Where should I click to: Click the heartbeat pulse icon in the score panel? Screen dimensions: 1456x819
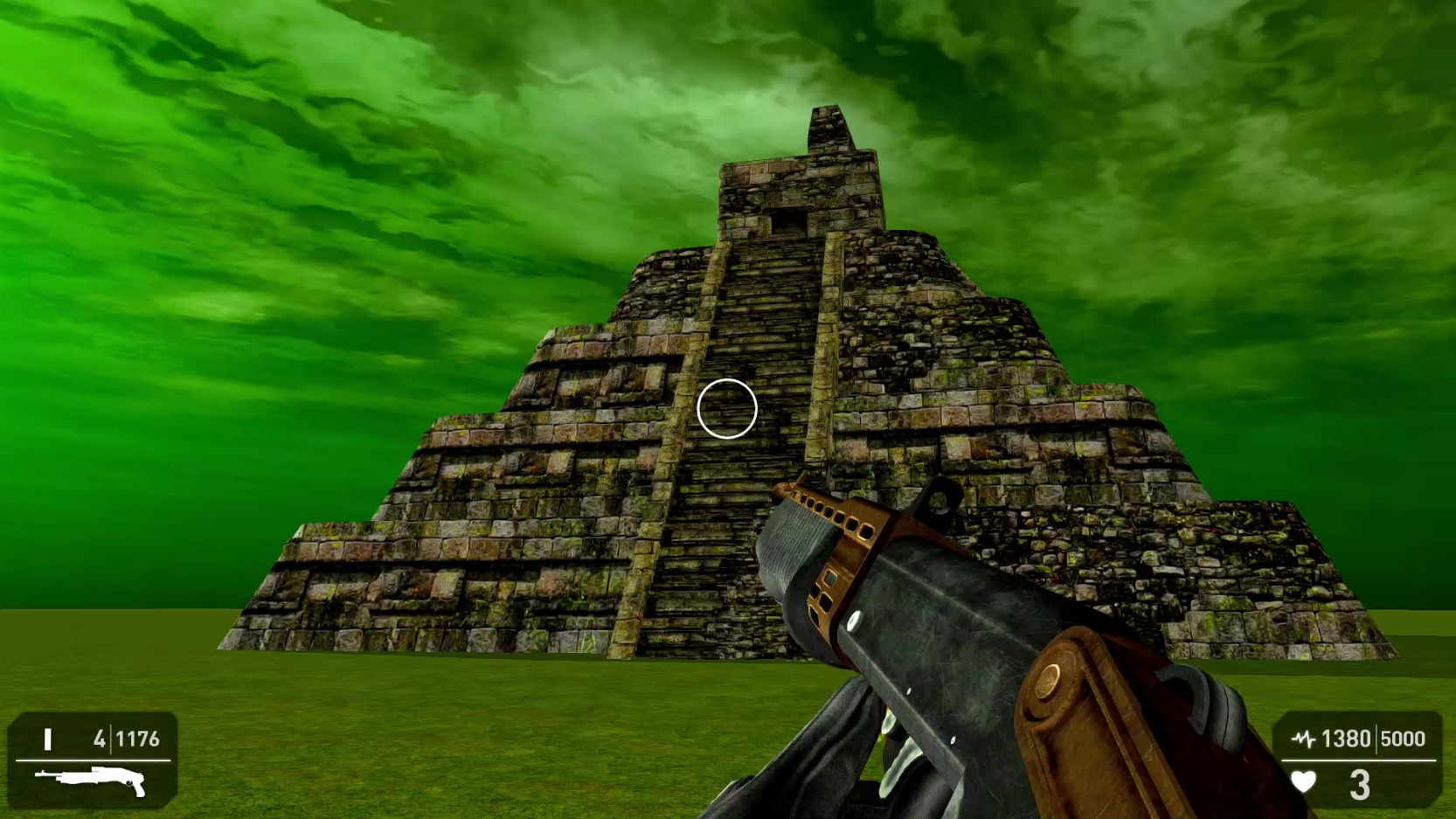click(x=1304, y=739)
